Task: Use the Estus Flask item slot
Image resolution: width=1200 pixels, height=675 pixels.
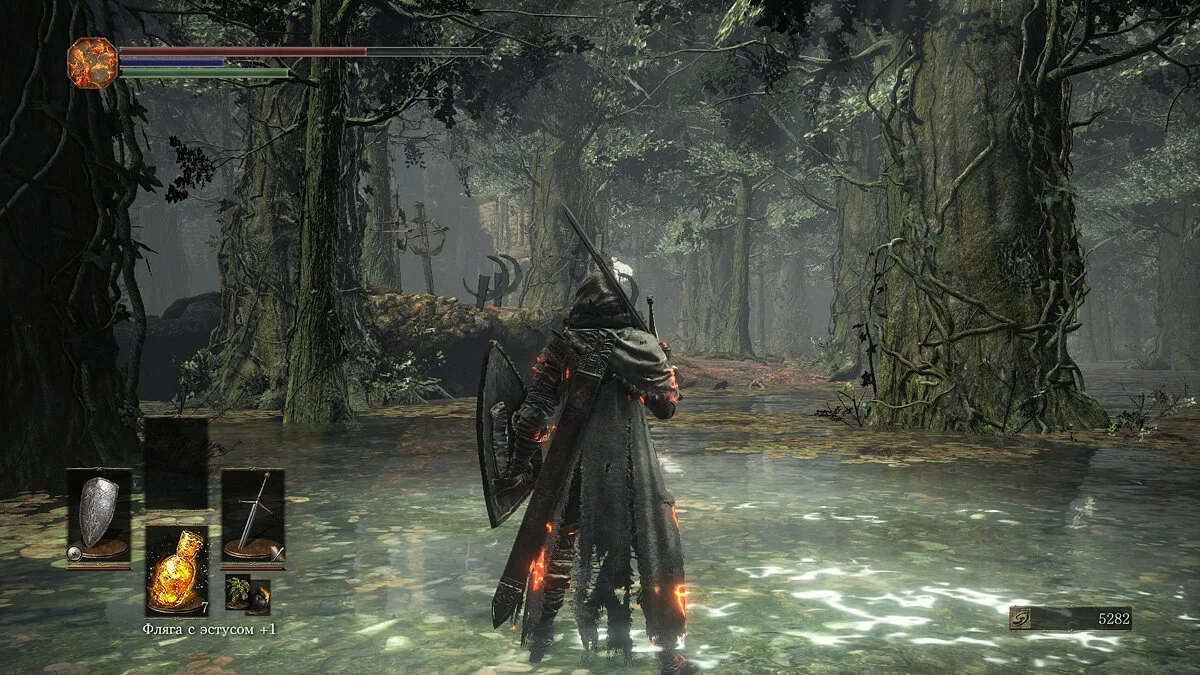Action: 176,571
